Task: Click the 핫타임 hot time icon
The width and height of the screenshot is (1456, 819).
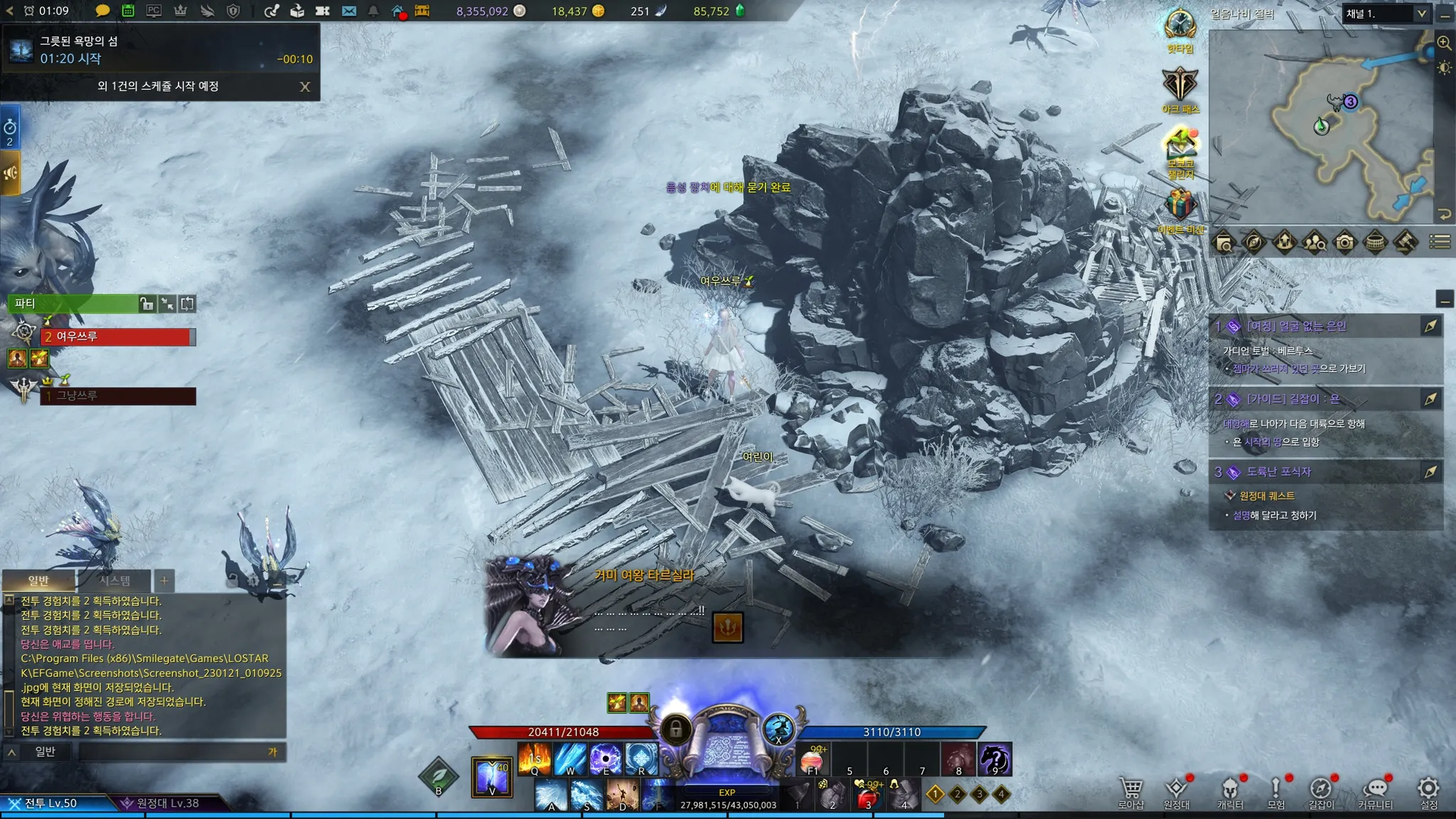Action: (x=1180, y=28)
